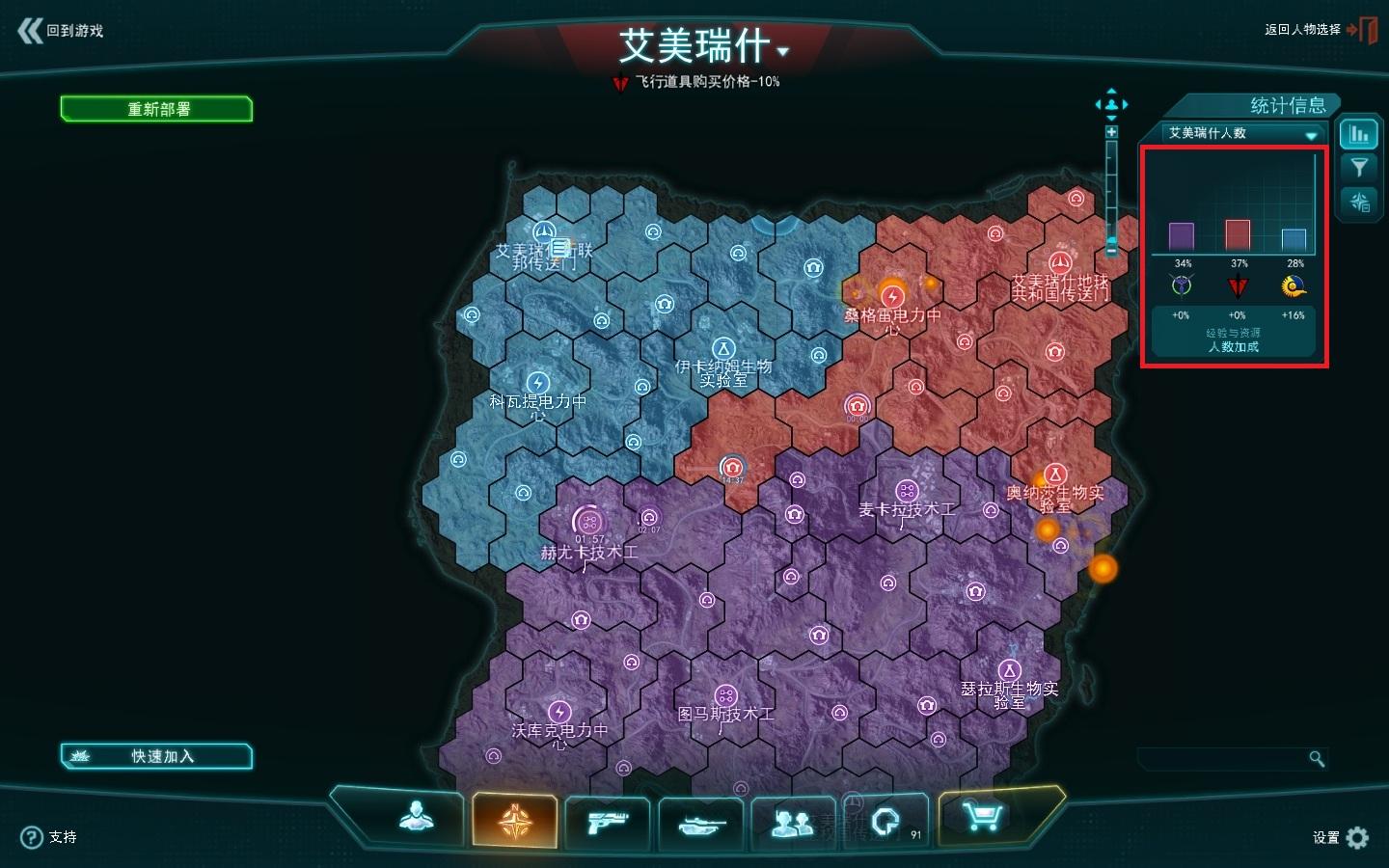Select the pistol weapons icon on bottom bar
The height and width of the screenshot is (868, 1389).
coord(608,821)
